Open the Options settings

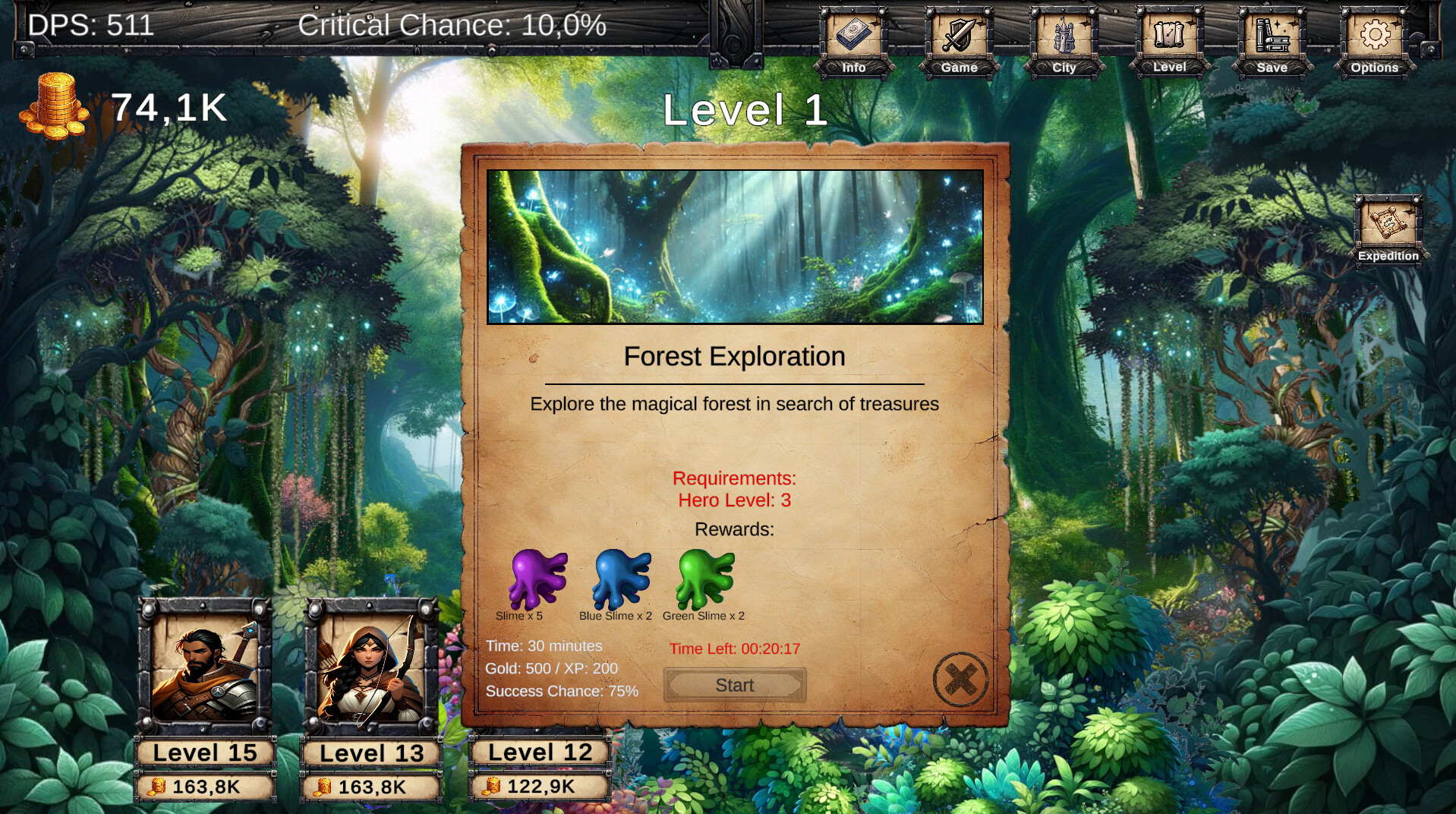tap(1374, 38)
